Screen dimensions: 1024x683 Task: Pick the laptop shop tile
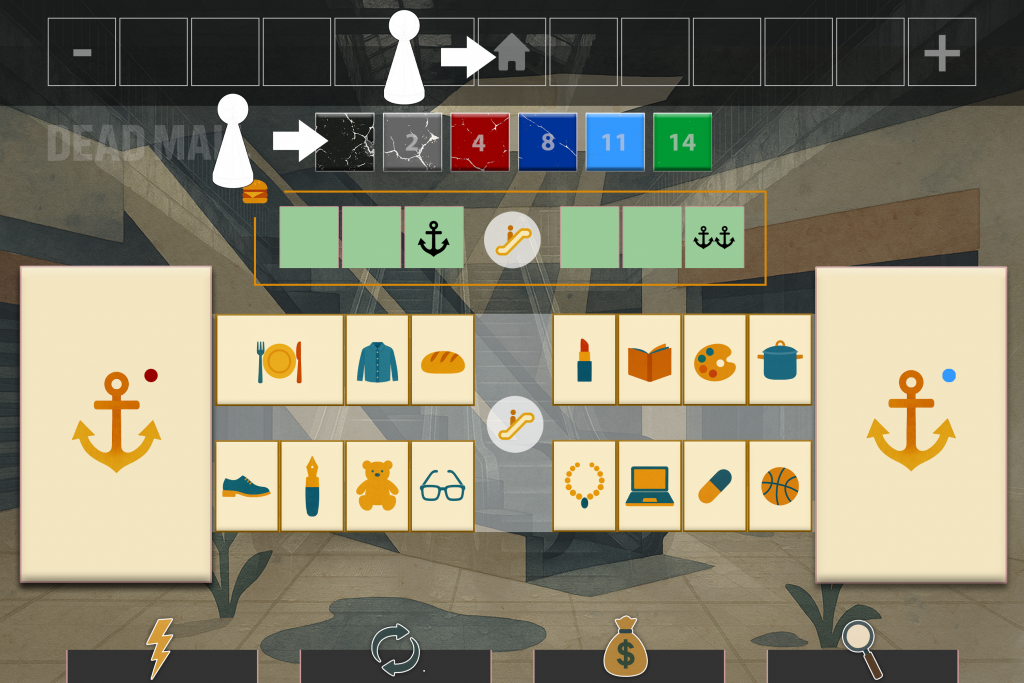[649, 486]
